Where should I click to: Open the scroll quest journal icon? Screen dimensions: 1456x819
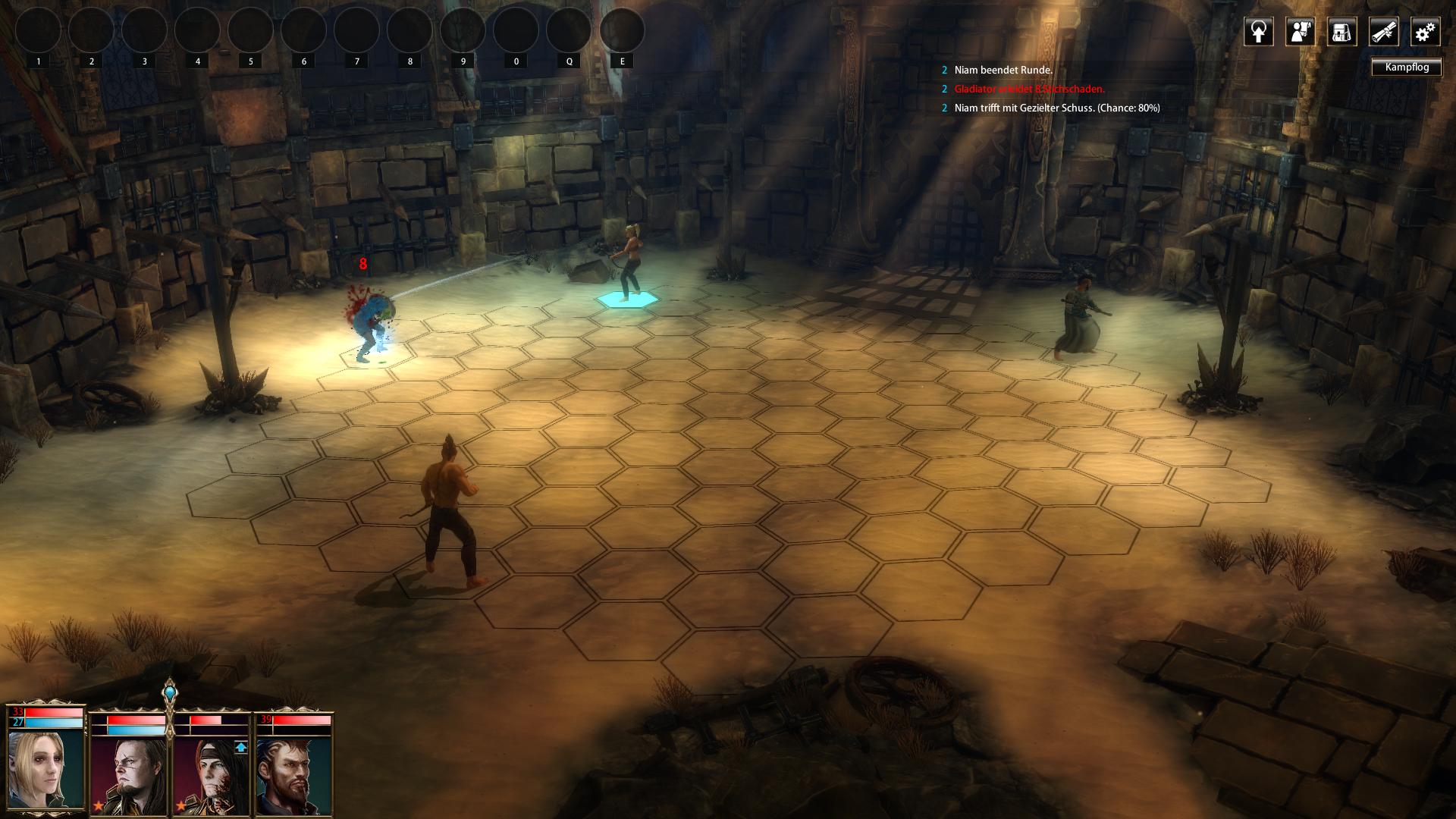(1383, 33)
